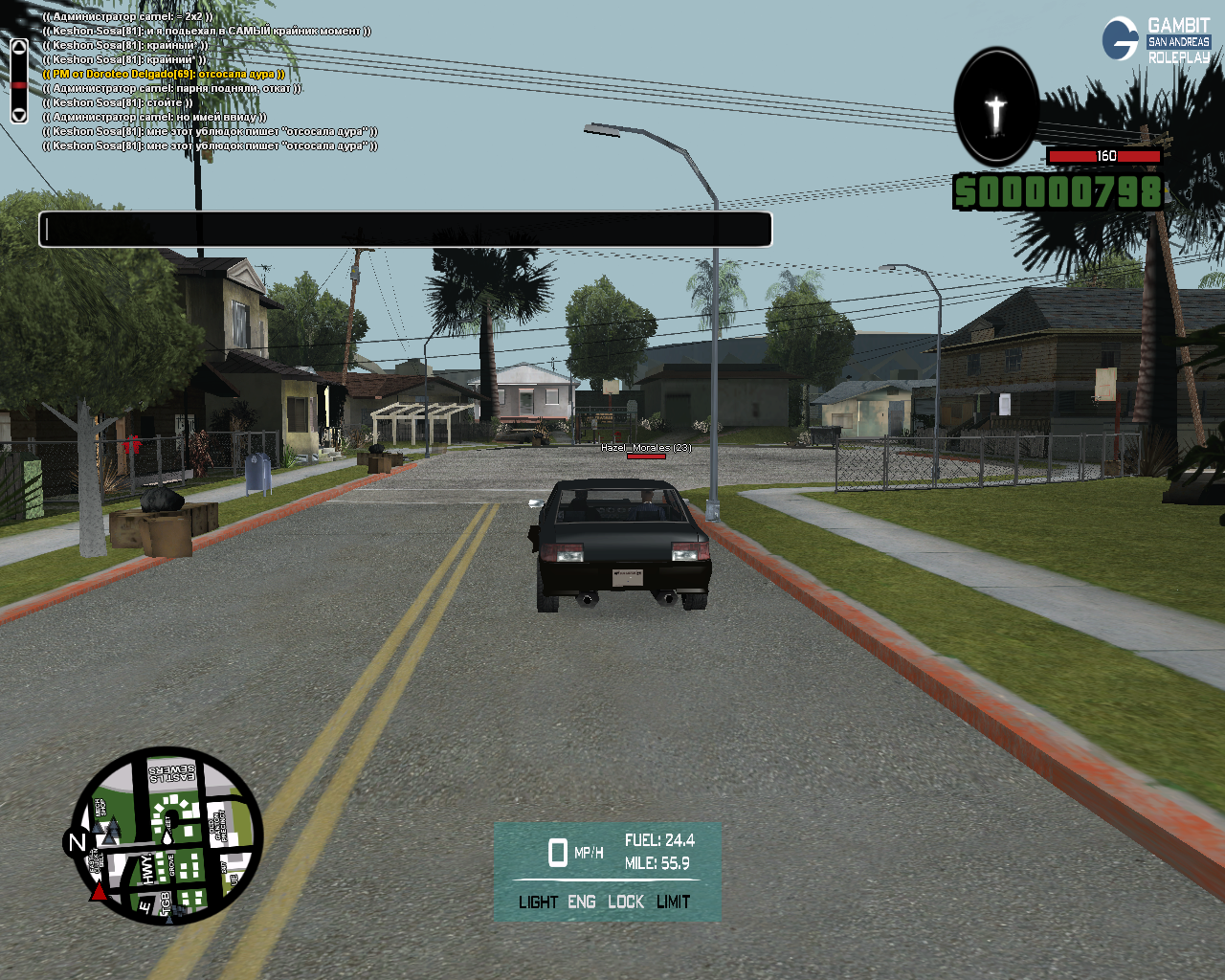Click the Gambit San Andreas Roleplay logo

(x=1156, y=41)
